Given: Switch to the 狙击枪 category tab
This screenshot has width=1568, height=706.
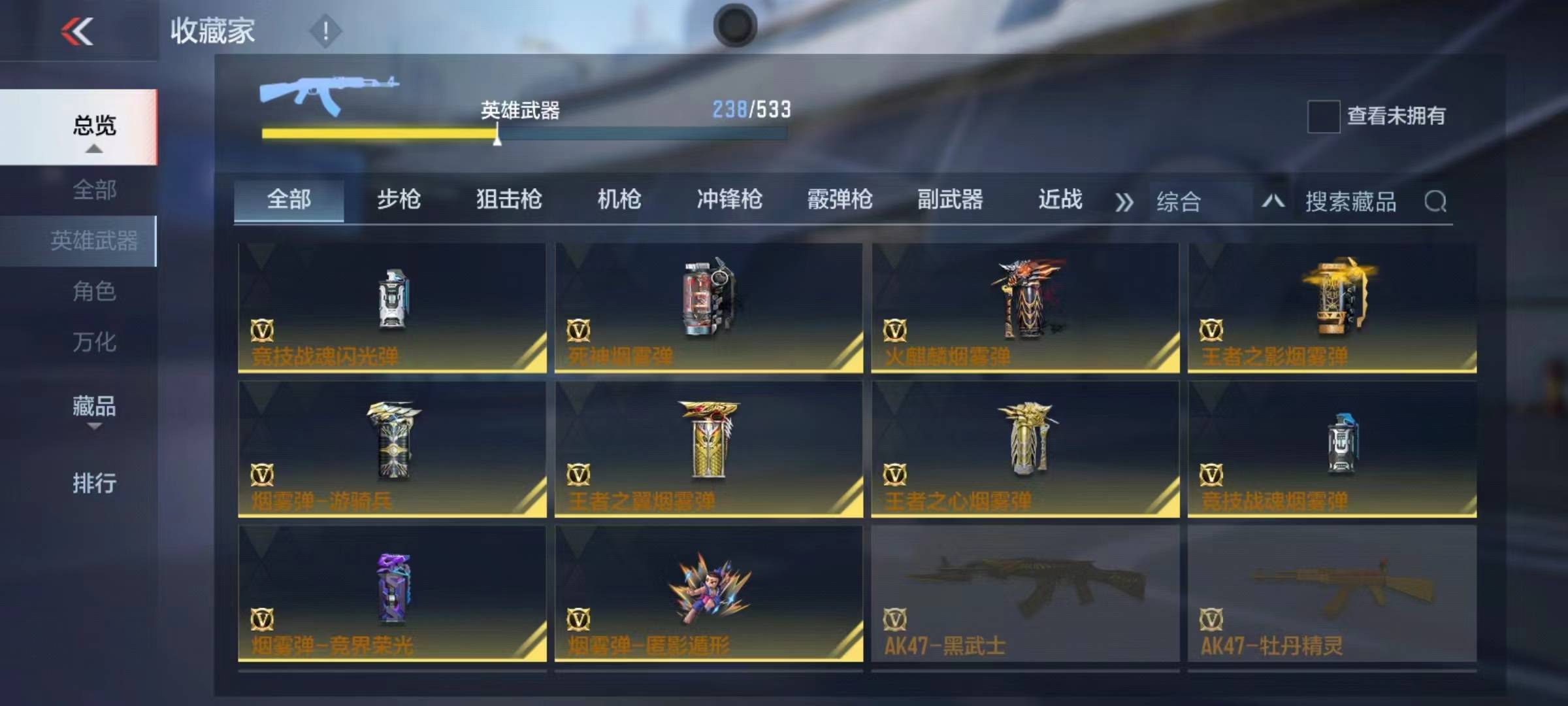Looking at the screenshot, I should [510, 201].
